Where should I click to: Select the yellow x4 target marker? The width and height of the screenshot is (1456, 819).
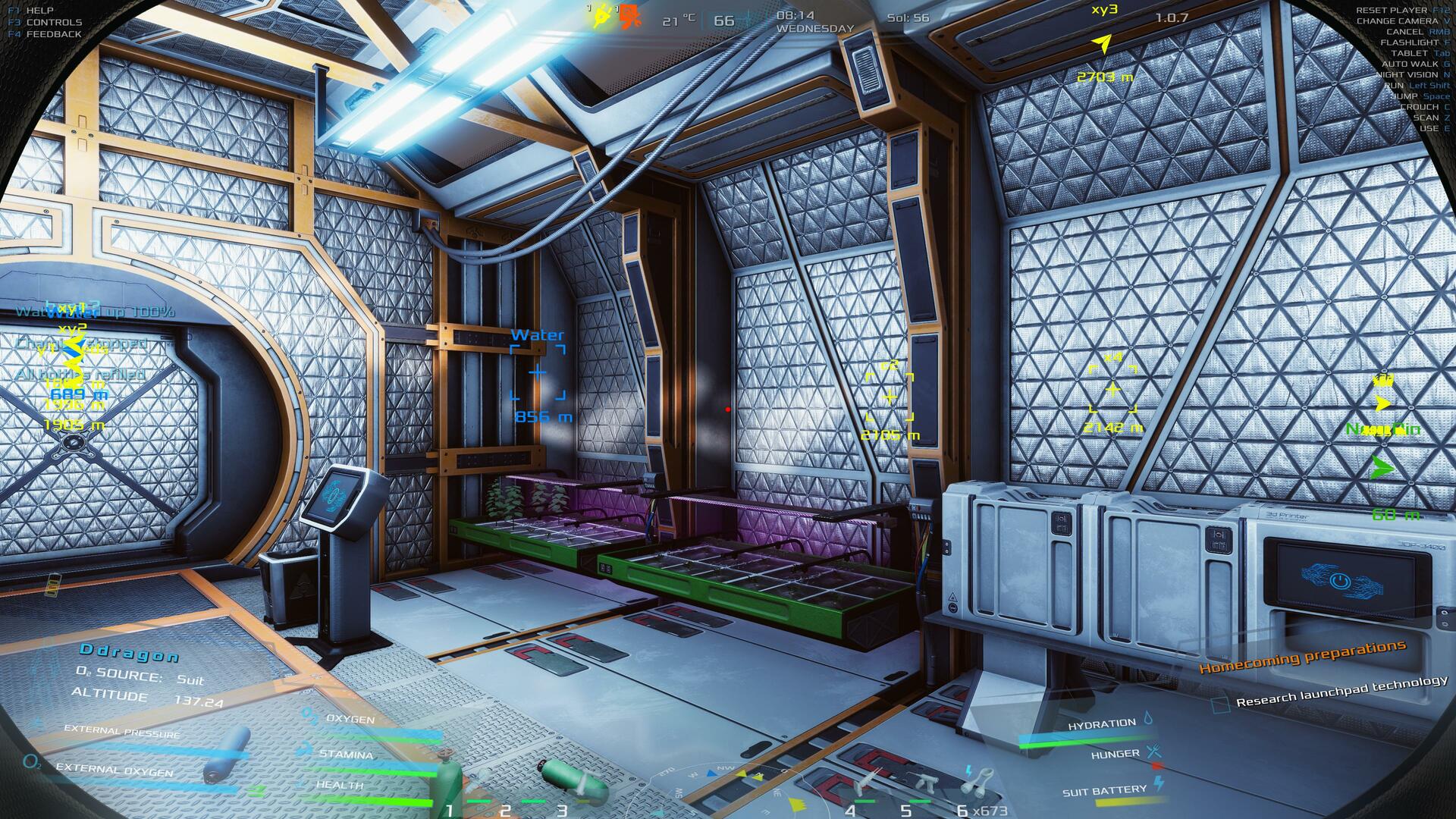tap(1112, 390)
